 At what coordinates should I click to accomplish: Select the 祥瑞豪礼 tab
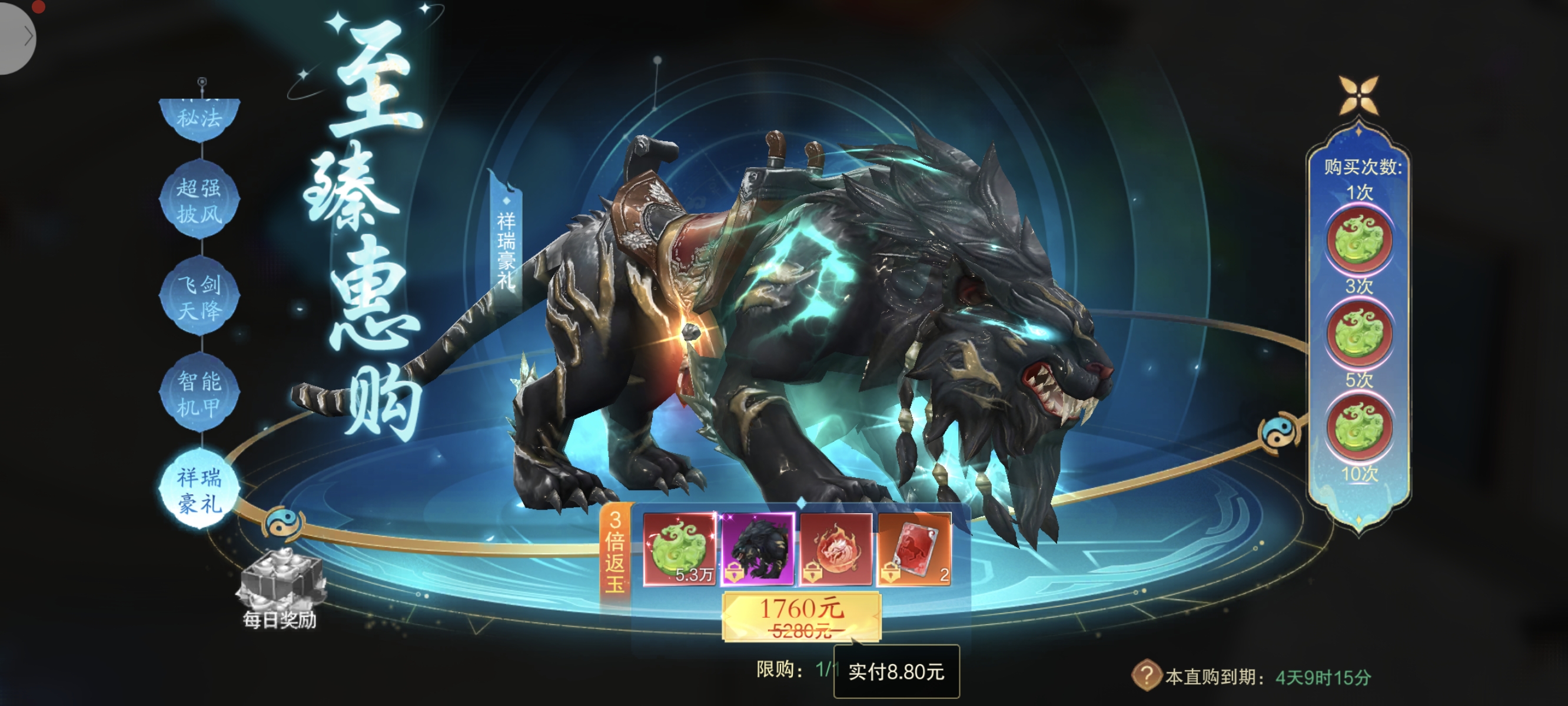tap(199, 490)
